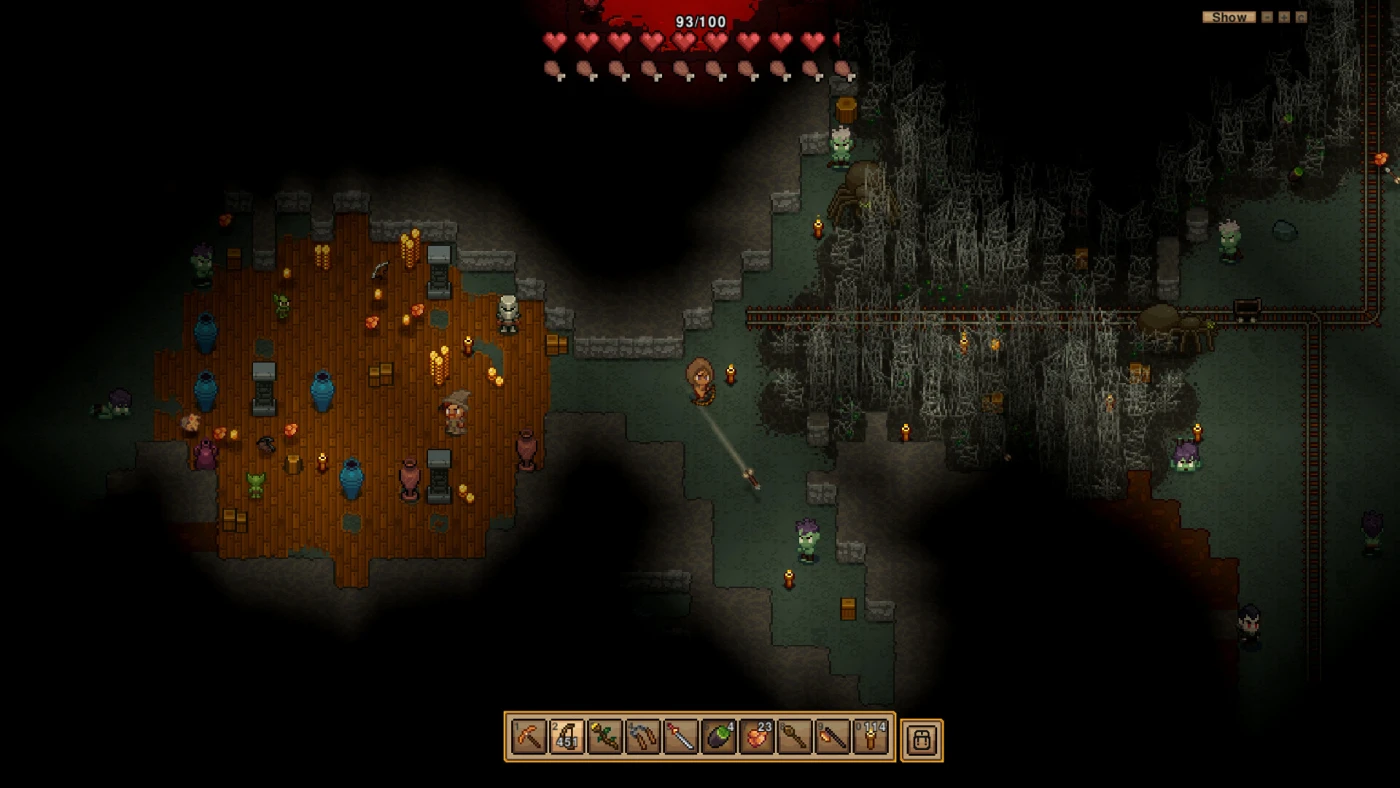This screenshot has width=1400, height=788.
Task: Click the minimap C button
Action: 1301,17
